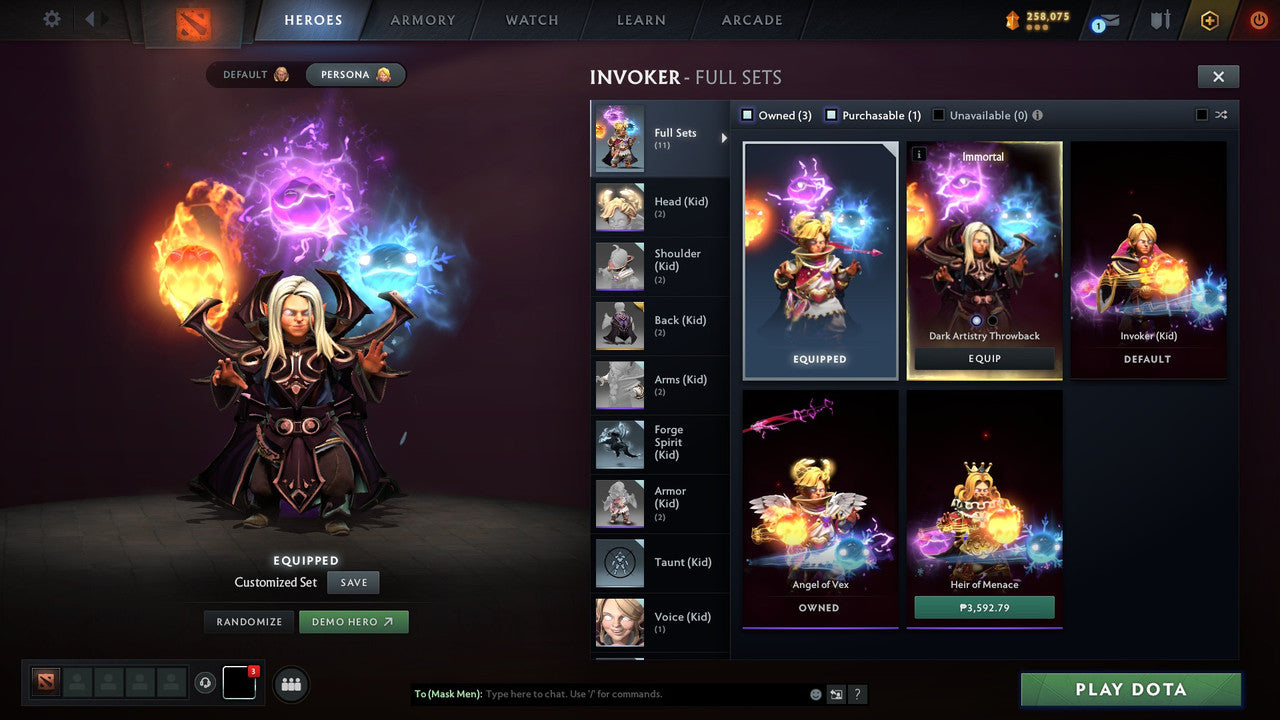The width and height of the screenshot is (1280, 720).
Task: Click the DEMO HERO button
Action: point(354,621)
